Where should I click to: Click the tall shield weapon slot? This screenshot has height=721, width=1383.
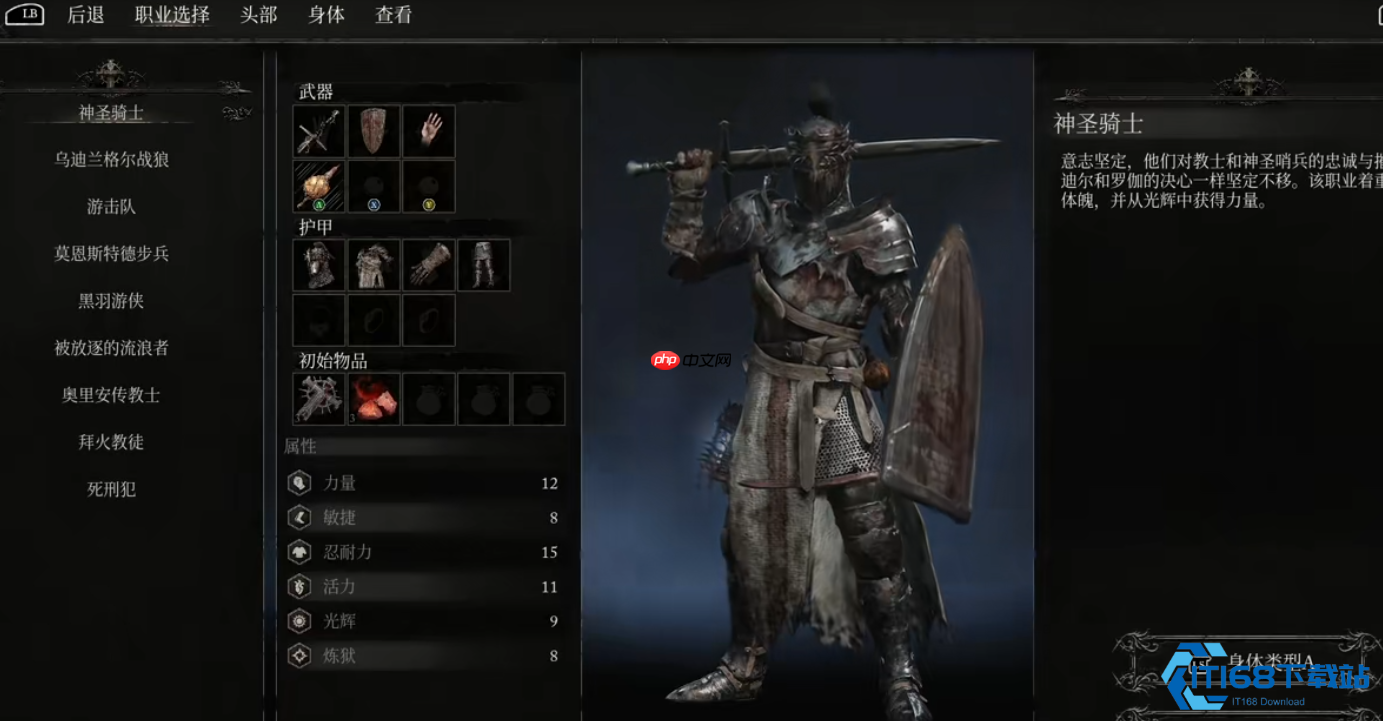374,131
